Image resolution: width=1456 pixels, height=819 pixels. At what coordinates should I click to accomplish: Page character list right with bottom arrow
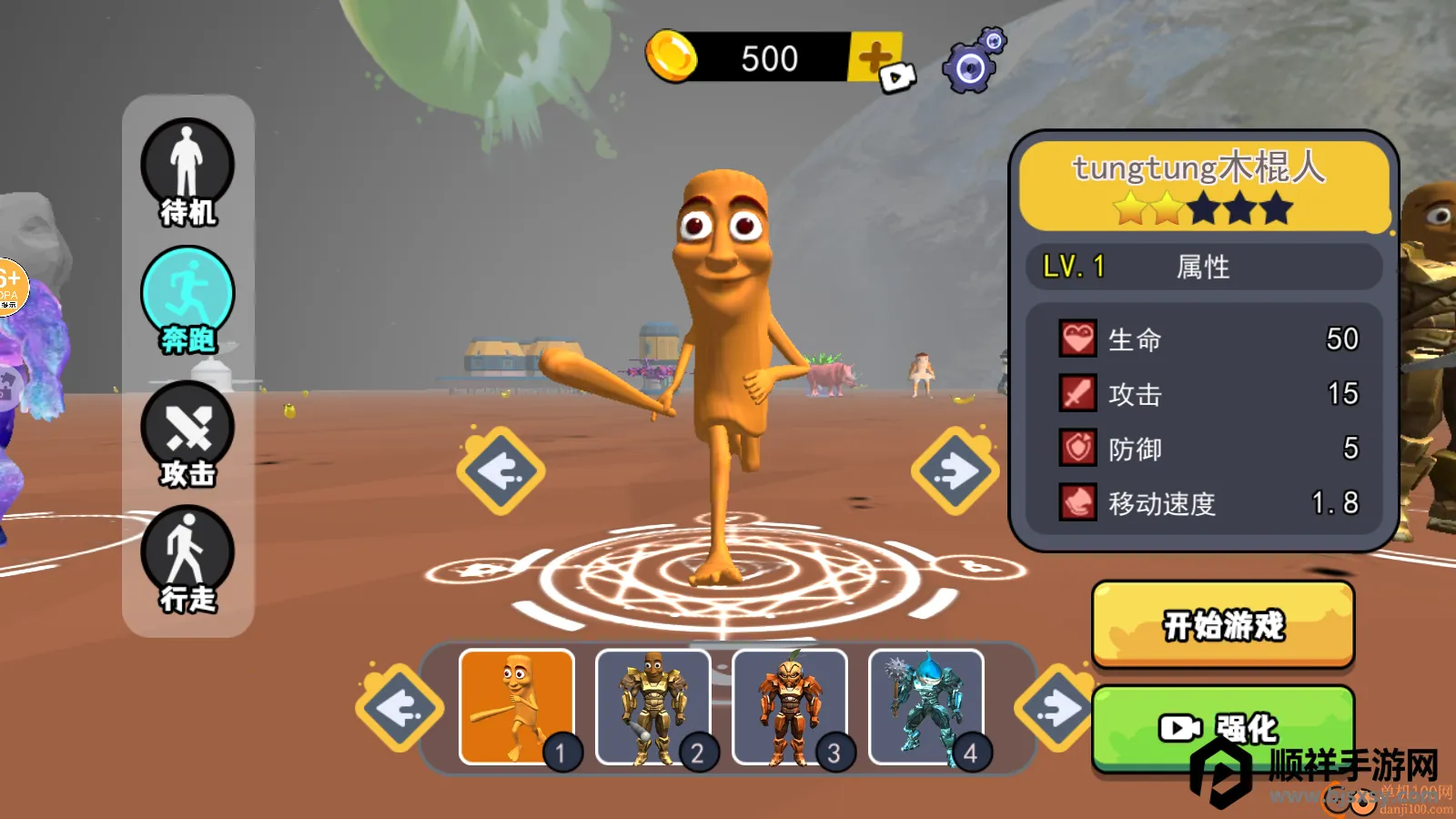coord(1056,708)
